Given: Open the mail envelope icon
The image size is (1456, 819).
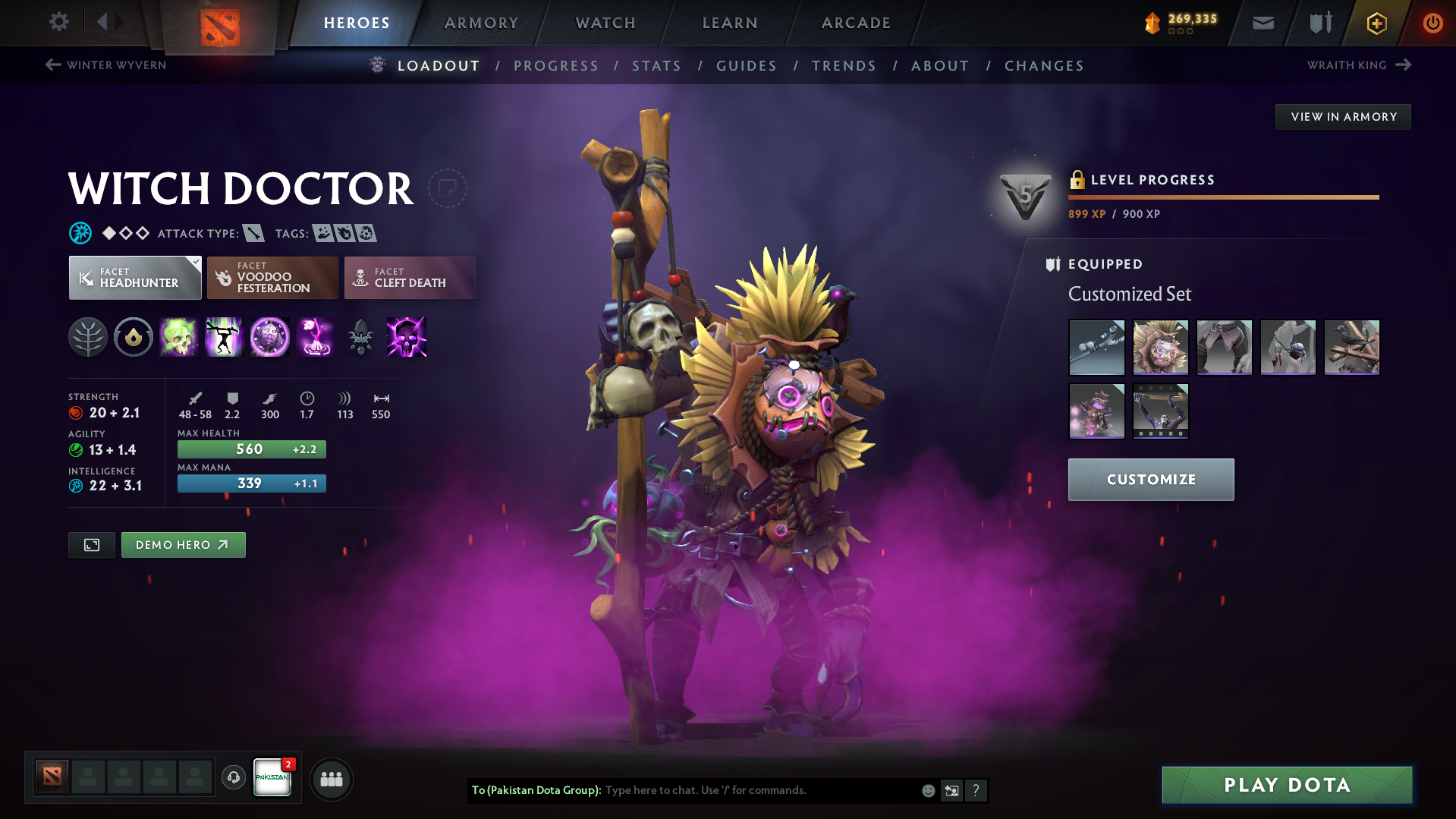Looking at the screenshot, I should click(1262, 23).
